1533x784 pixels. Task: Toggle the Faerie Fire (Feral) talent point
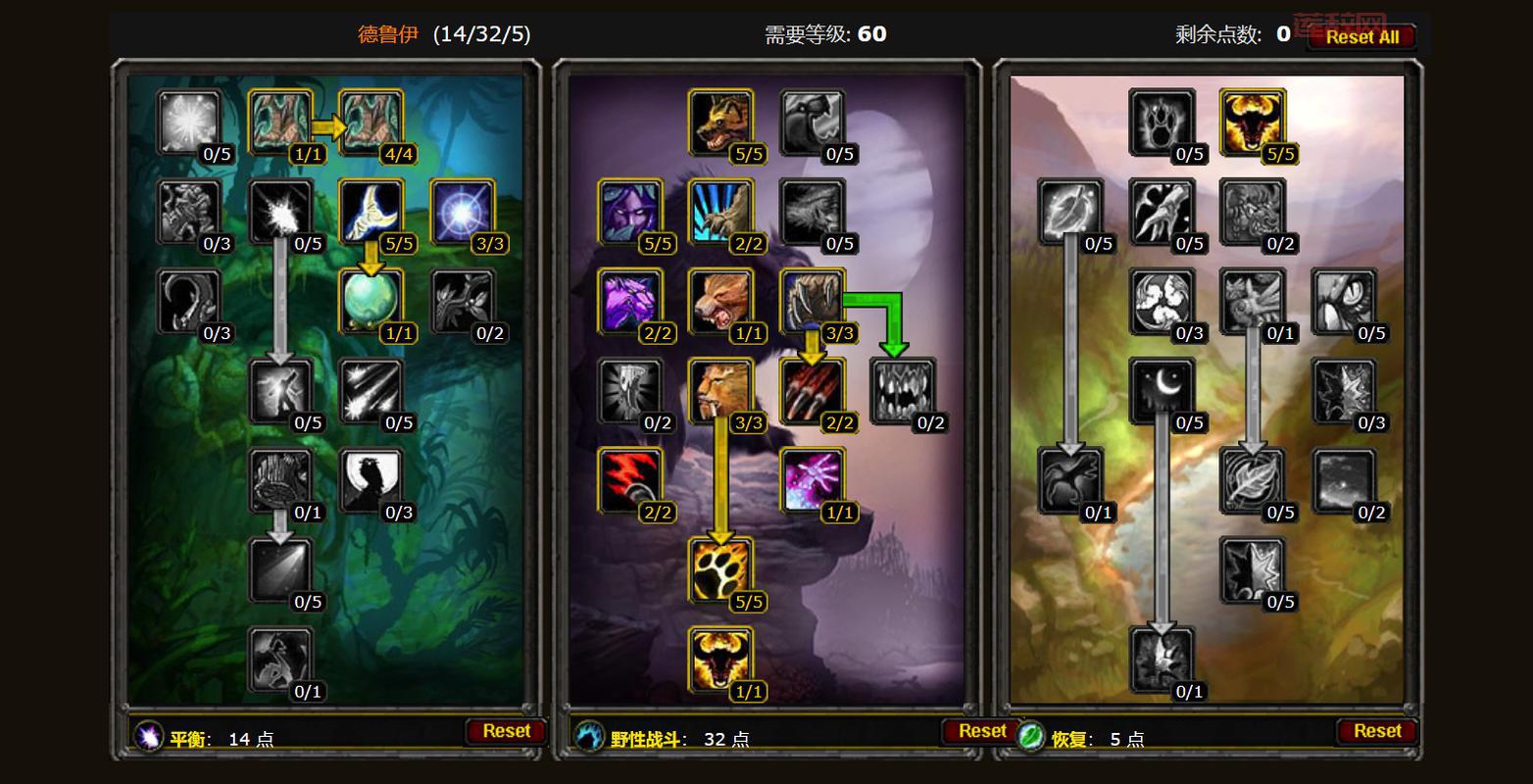click(x=813, y=480)
